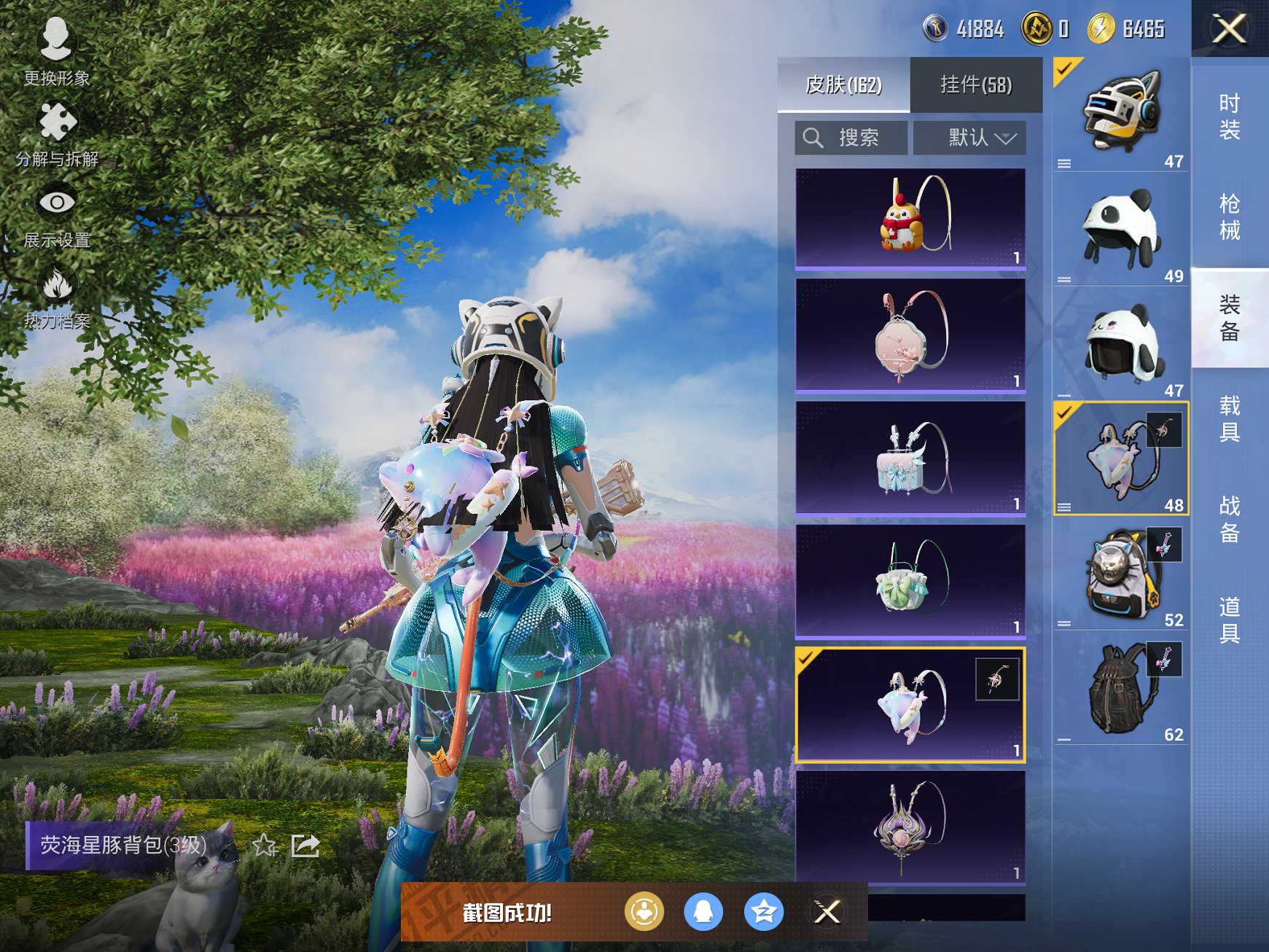The height and width of the screenshot is (952, 1269).
Task: Select the purple ornate backpack skin
Action: 910,827
